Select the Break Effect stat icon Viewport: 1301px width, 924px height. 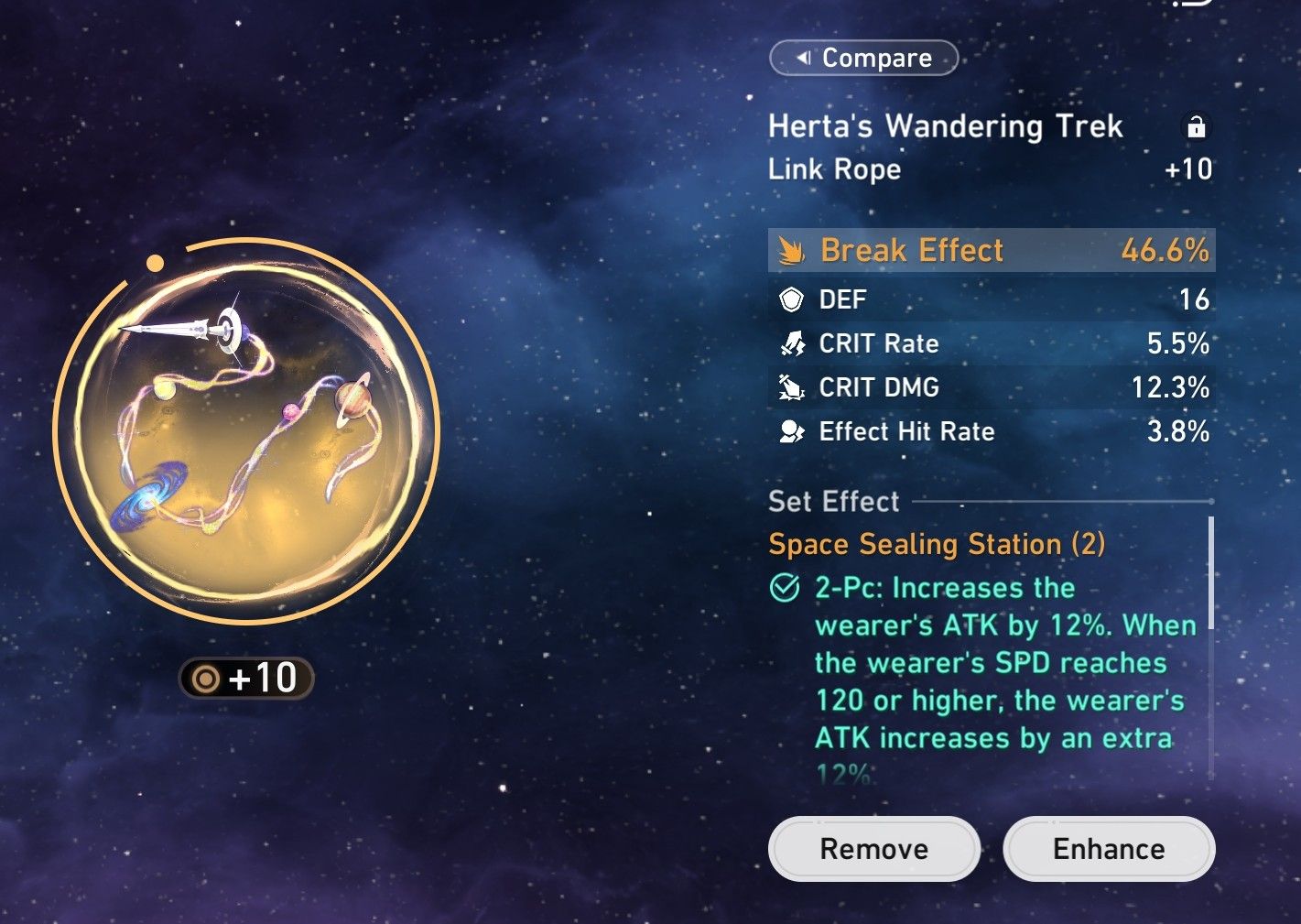[x=791, y=249]
